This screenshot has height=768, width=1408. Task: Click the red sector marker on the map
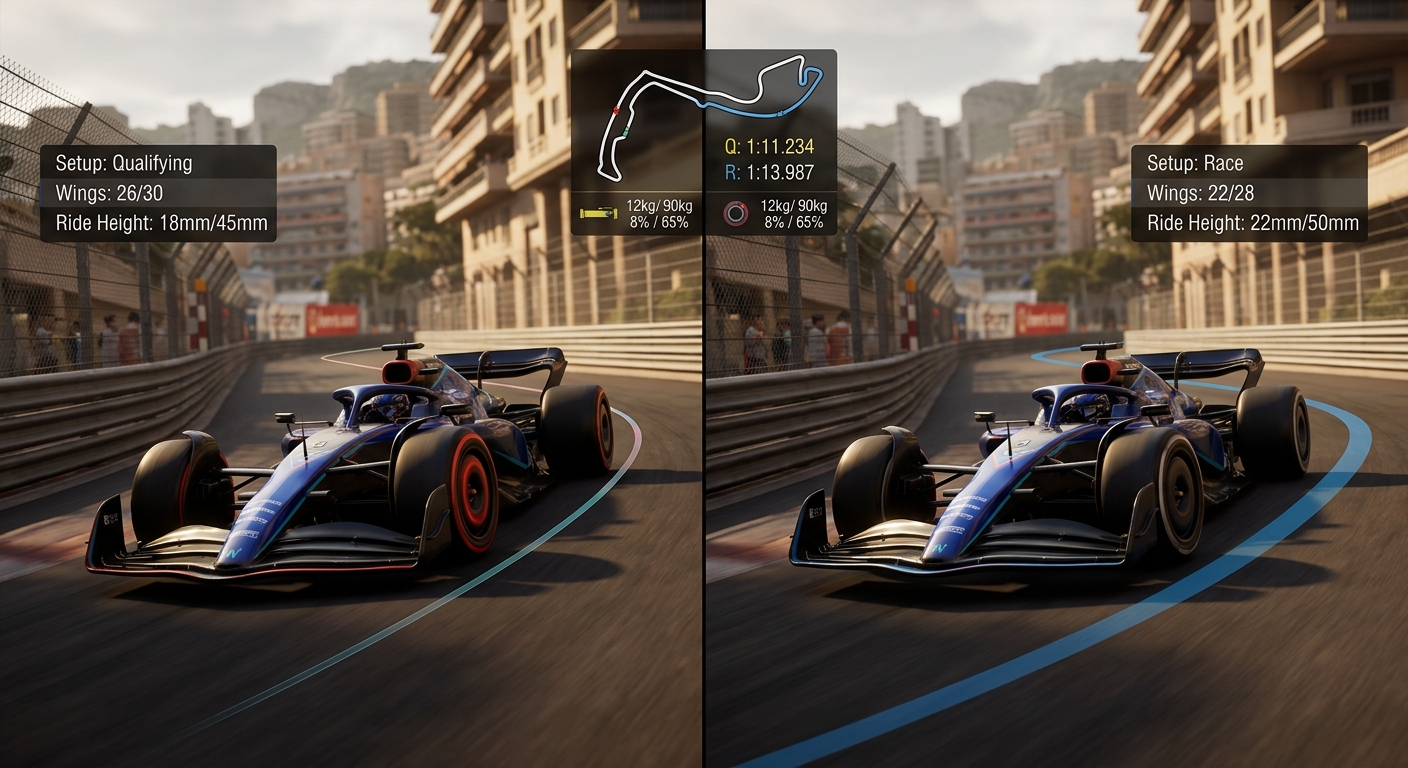(x=616, y=110)
